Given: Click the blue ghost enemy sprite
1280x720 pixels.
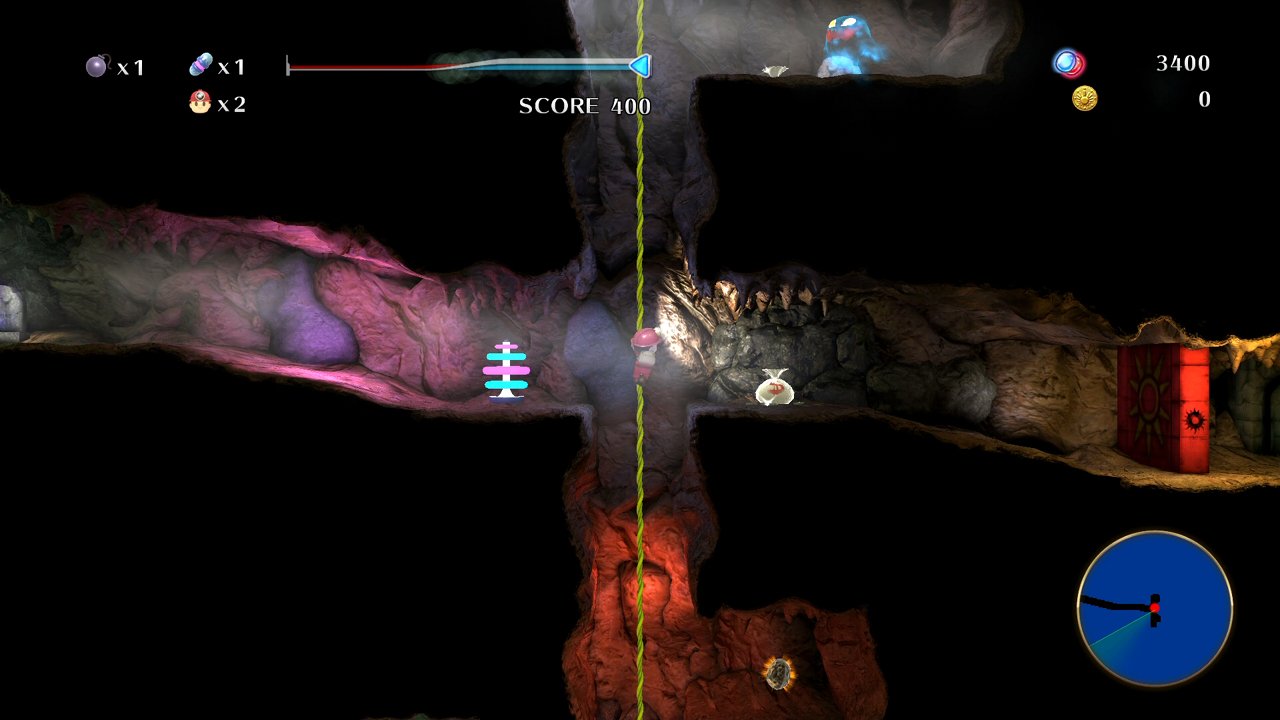Looking at the screenshot, I should point(845,40).
